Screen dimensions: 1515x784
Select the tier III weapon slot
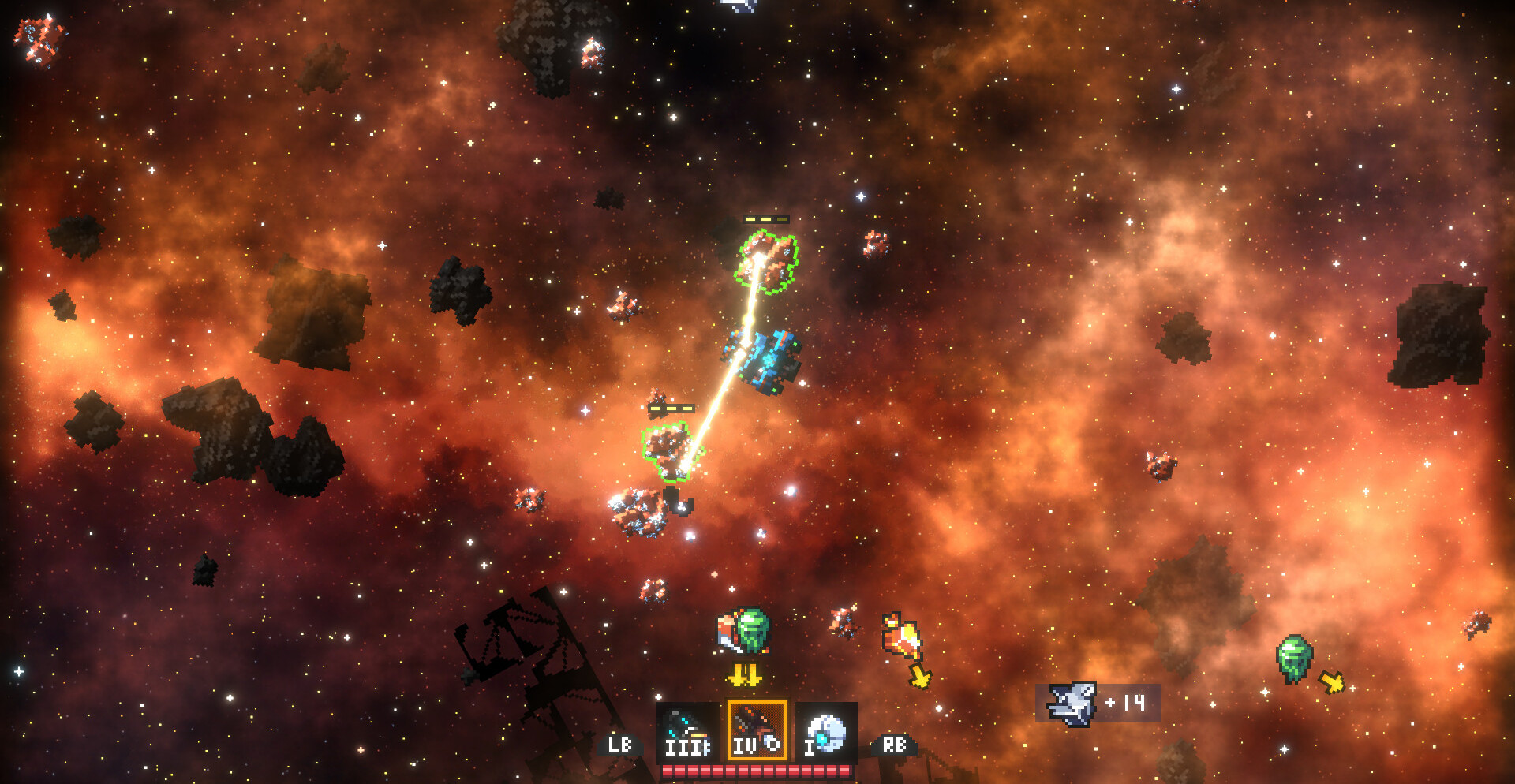[687, 731]
